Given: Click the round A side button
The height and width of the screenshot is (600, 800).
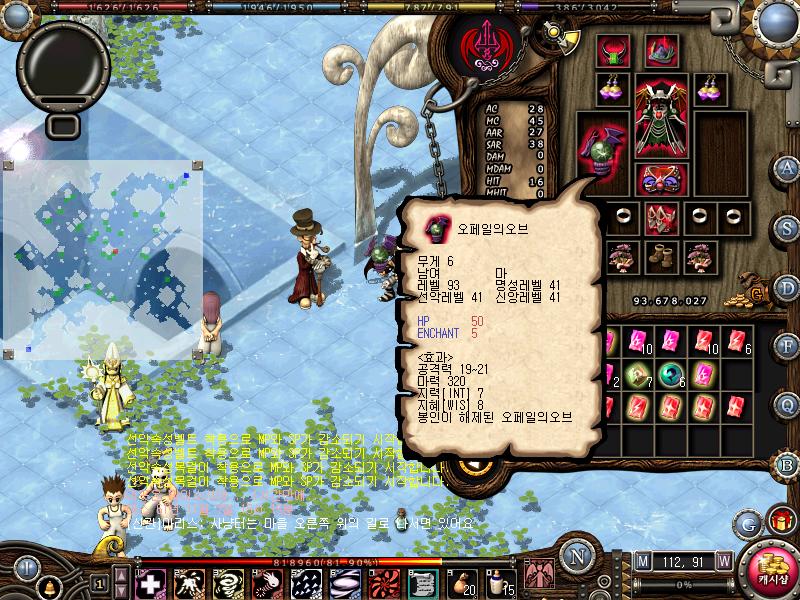Looking at the screenshot, I should click(x=787, y=167).
